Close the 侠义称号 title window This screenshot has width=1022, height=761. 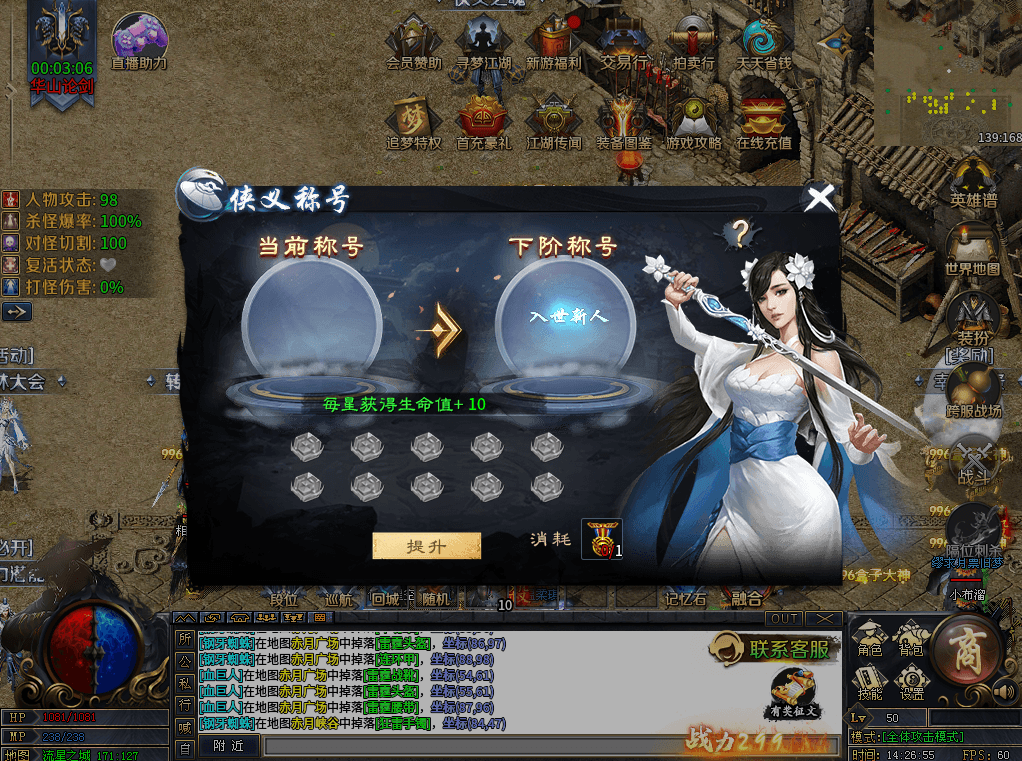(x=820, y=198)
